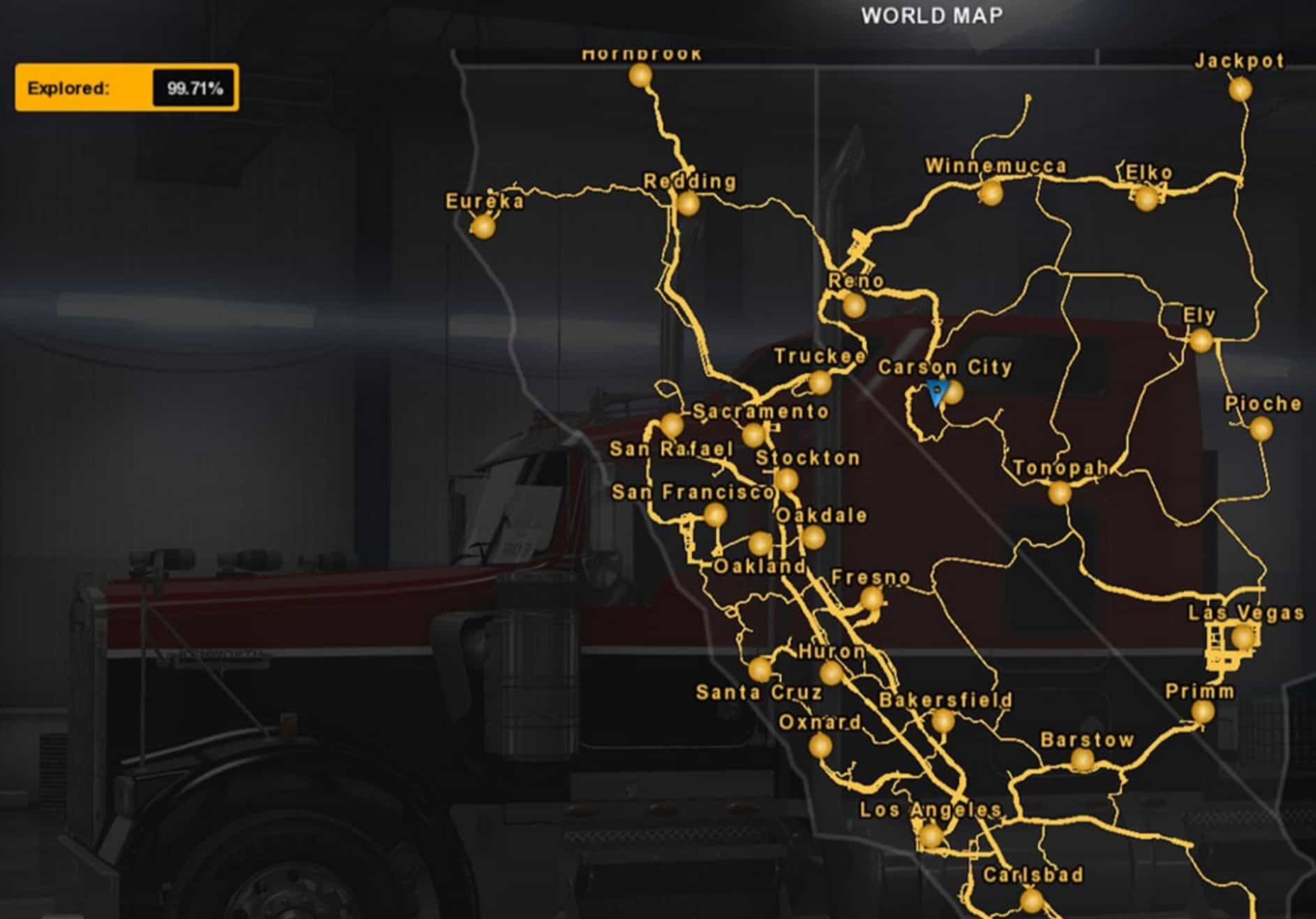Select the Oxnard city marker
Viewport: 1316px width, 919px height.
(x=820, y=746)
